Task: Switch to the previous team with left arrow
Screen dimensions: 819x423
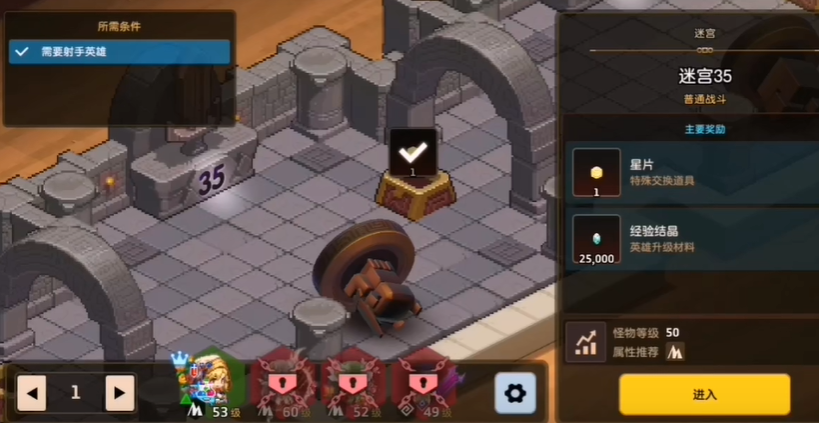Action: coord(31,393)
